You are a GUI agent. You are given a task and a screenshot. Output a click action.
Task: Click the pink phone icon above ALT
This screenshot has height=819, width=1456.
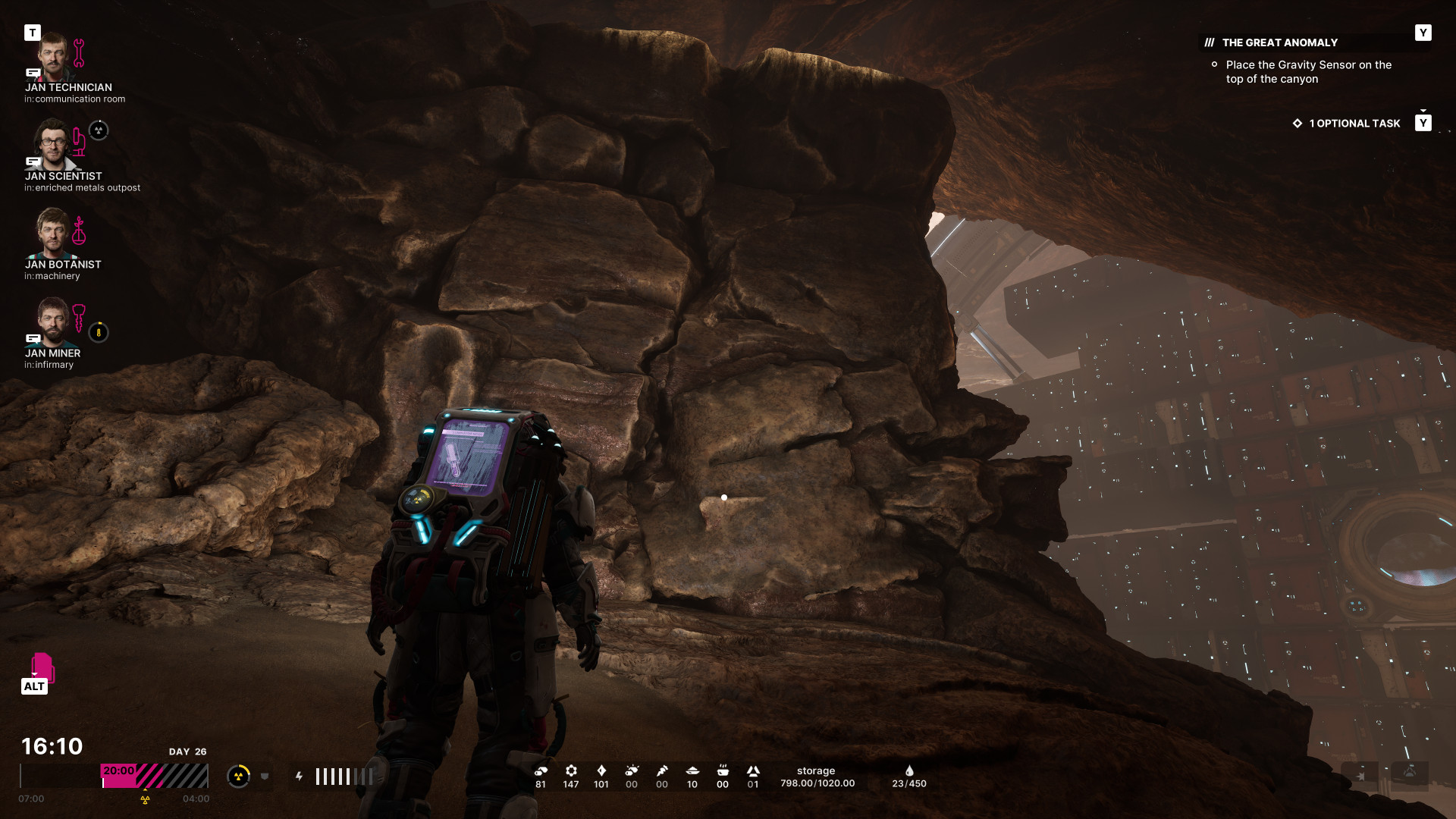click(x=42, y=667)
